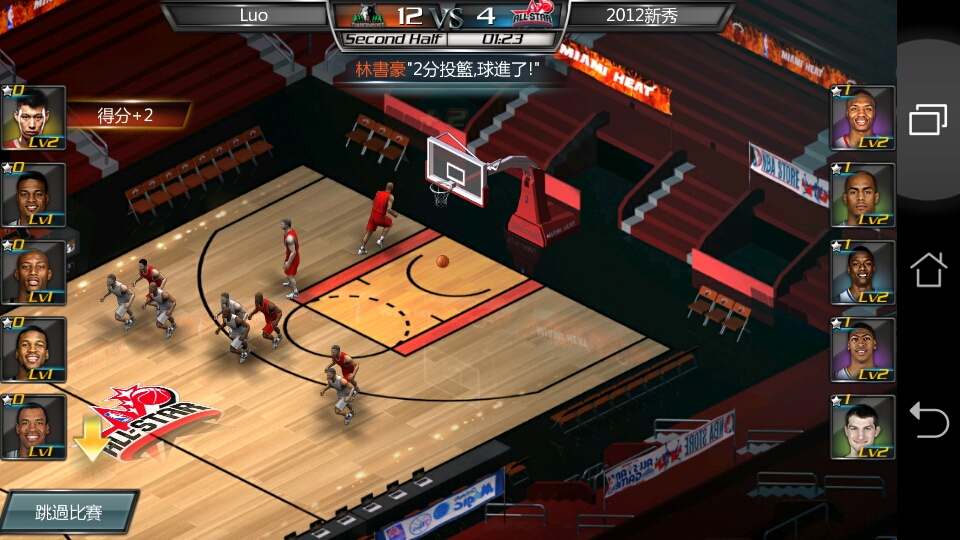Select Jeremy Lin's Lv2 player portrait
Screen dimensions: 960x540
(x=34, y=118)
